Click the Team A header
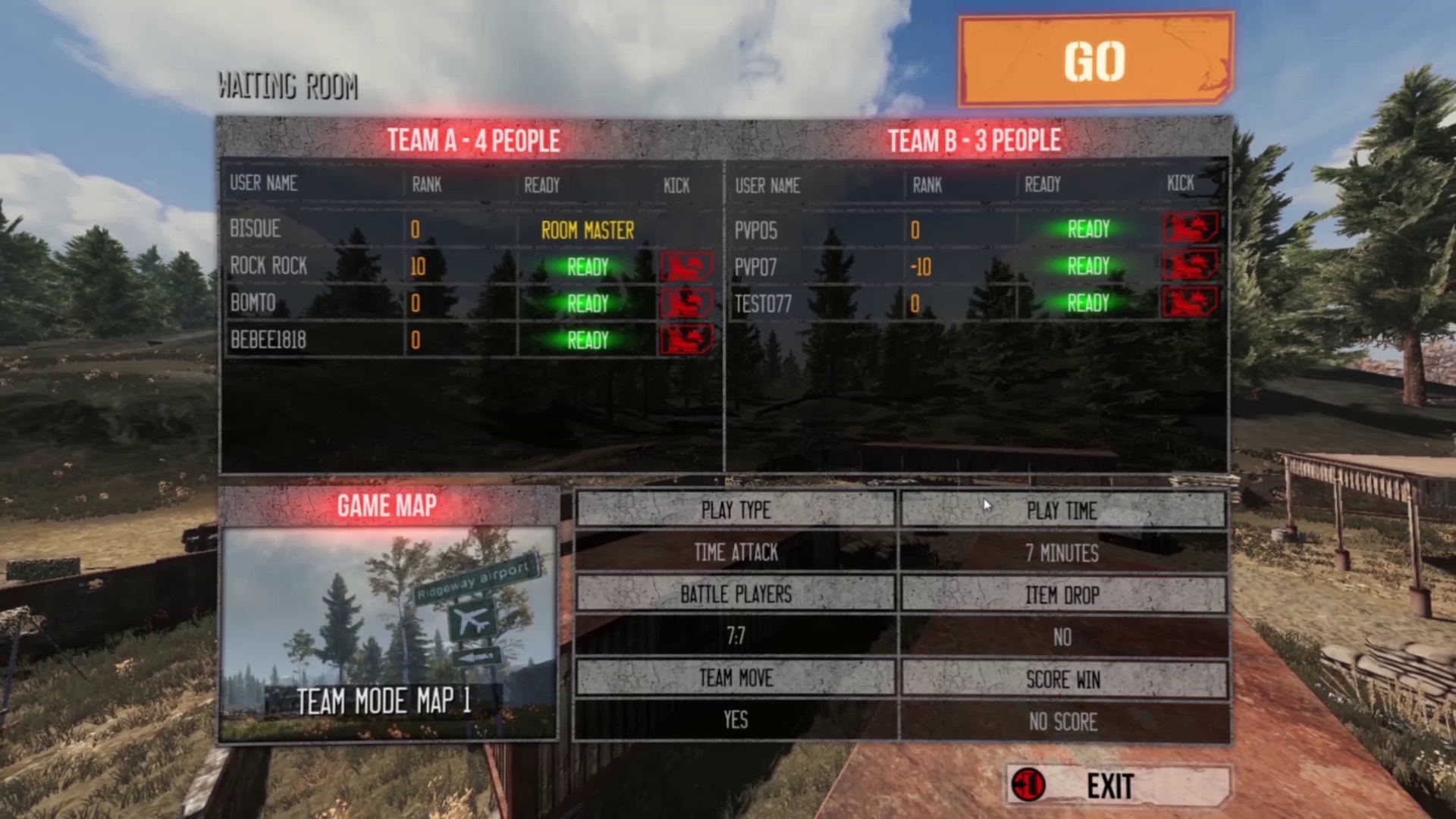 click(473, 140)
